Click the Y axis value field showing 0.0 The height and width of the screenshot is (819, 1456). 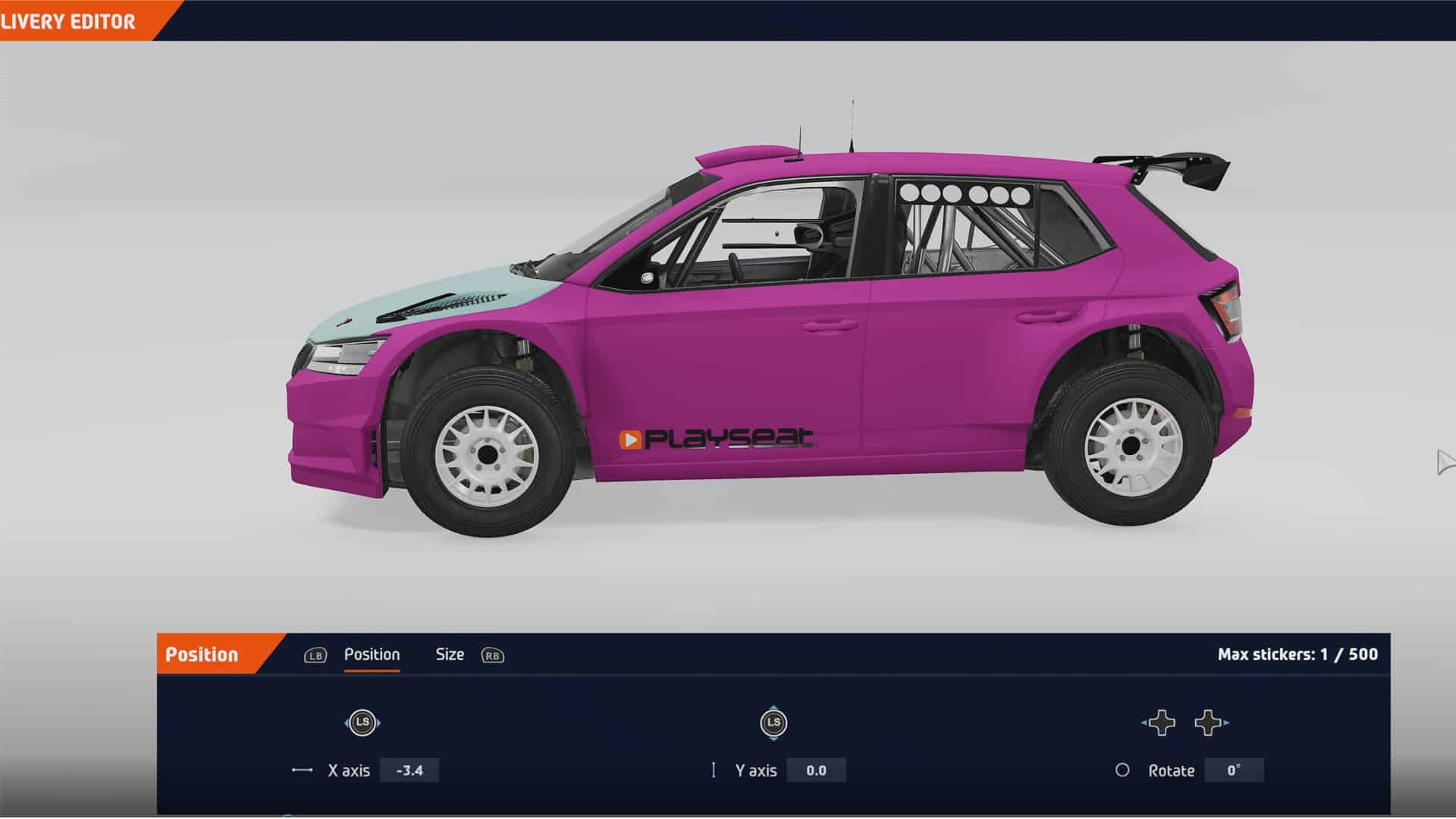(817, 770)
